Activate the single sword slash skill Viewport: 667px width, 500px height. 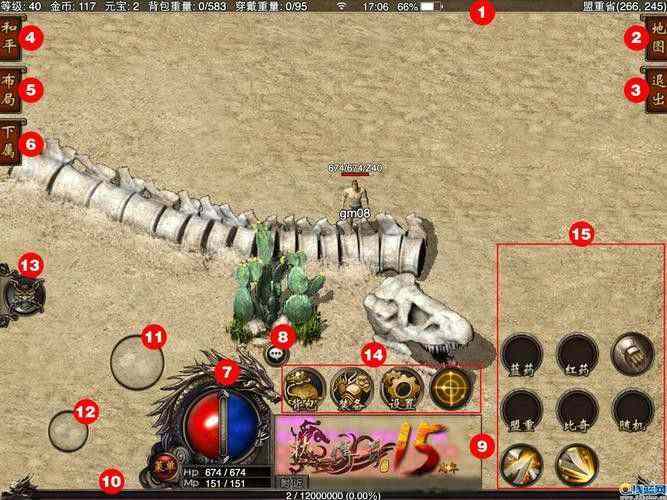coord(521,463)
